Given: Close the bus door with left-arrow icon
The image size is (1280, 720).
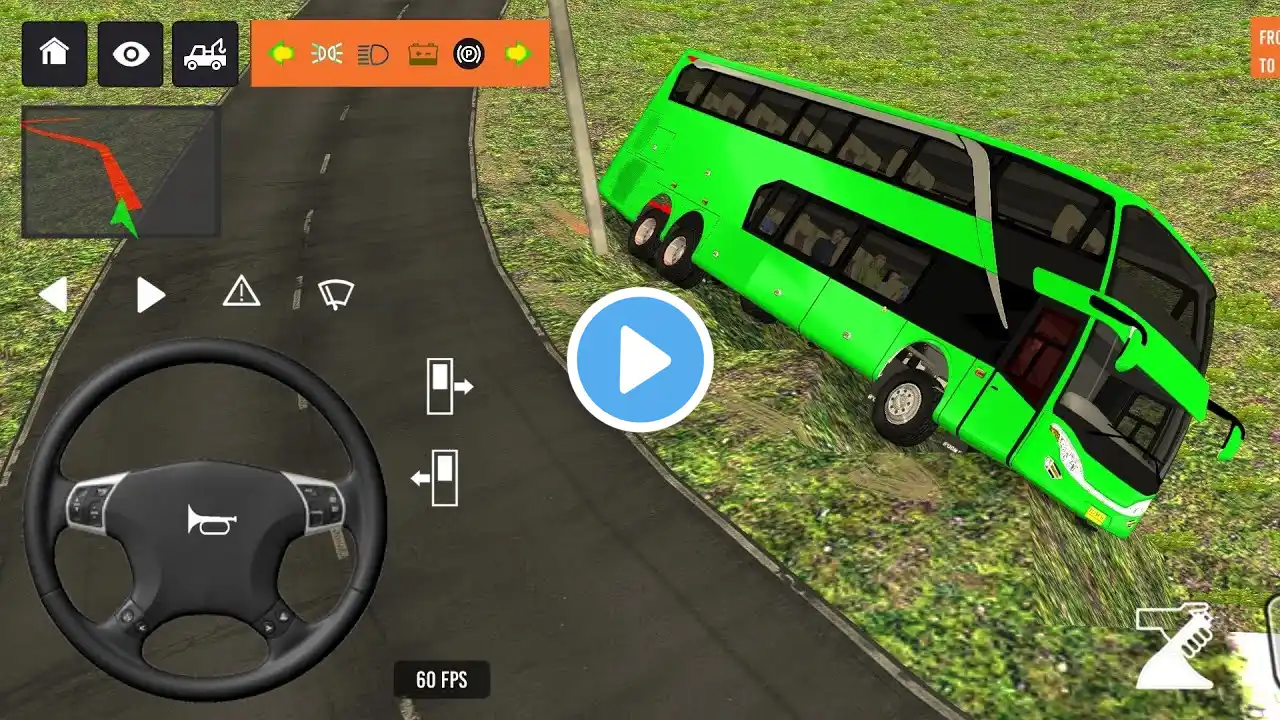Looking at the screenshot, I should point(436,478).
